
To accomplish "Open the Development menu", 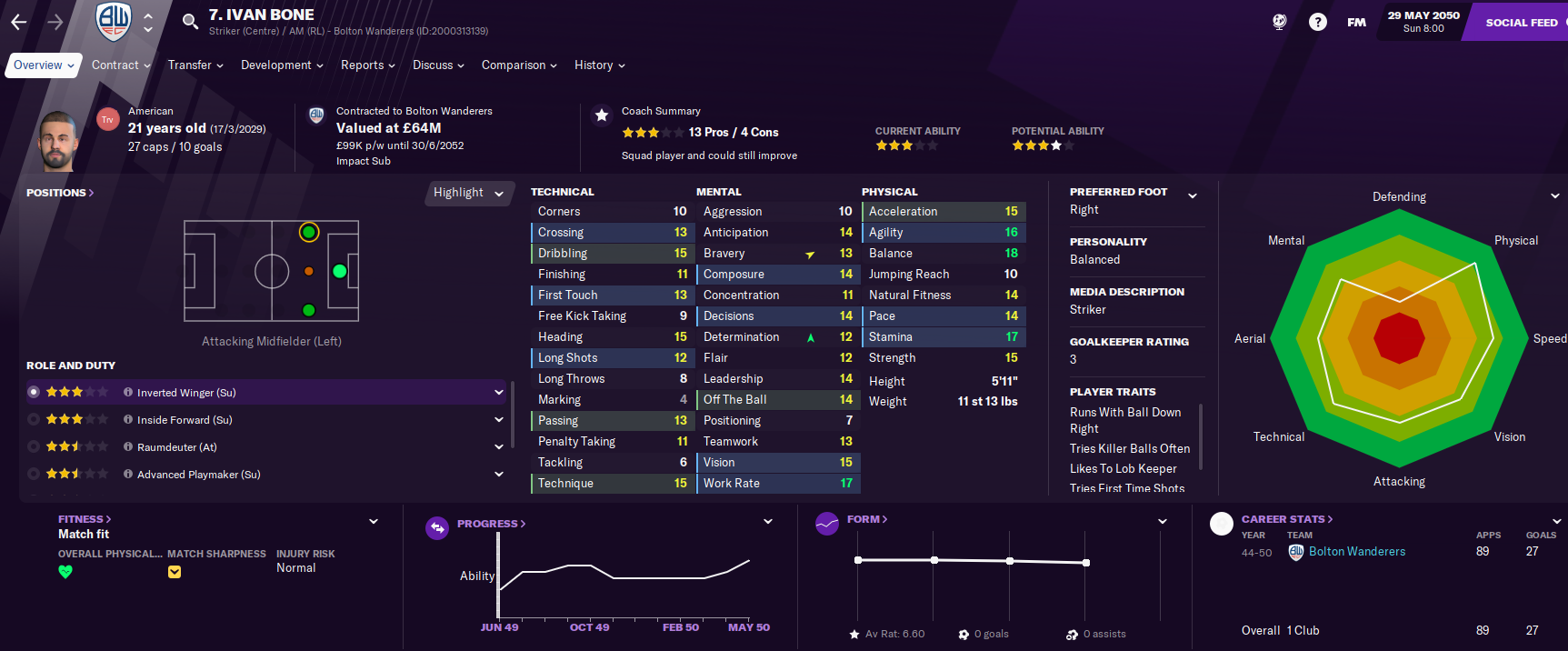I will click(282, 65).
